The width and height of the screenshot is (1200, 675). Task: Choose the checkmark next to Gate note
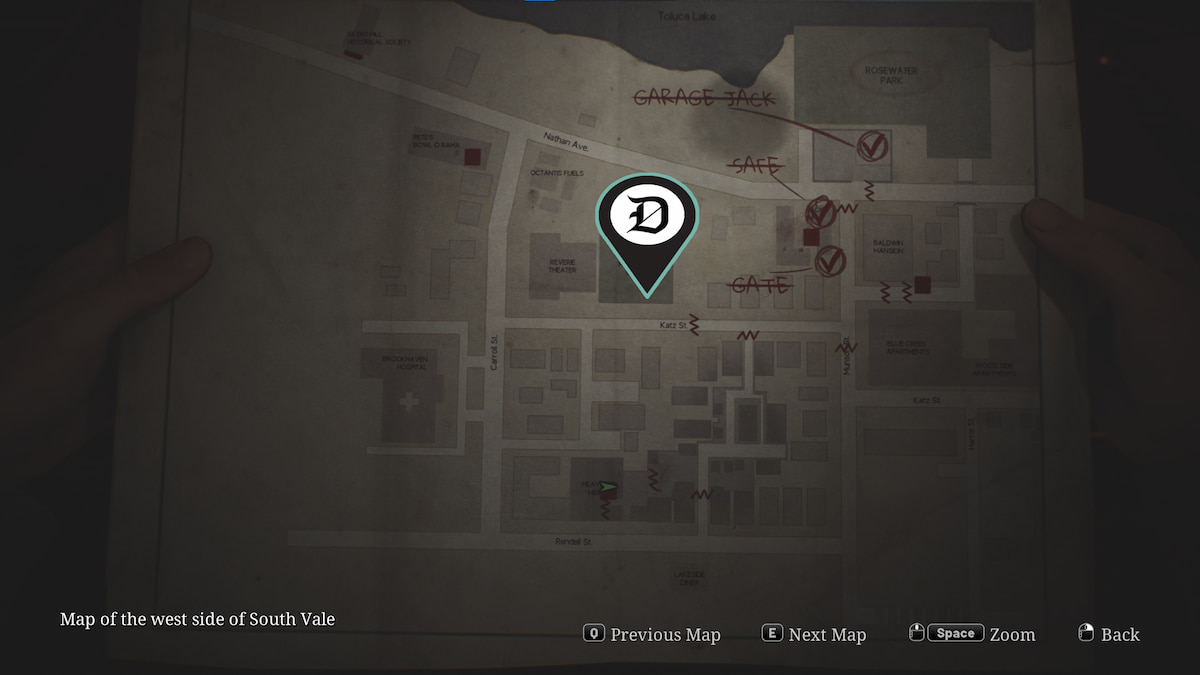click(829, 261)
